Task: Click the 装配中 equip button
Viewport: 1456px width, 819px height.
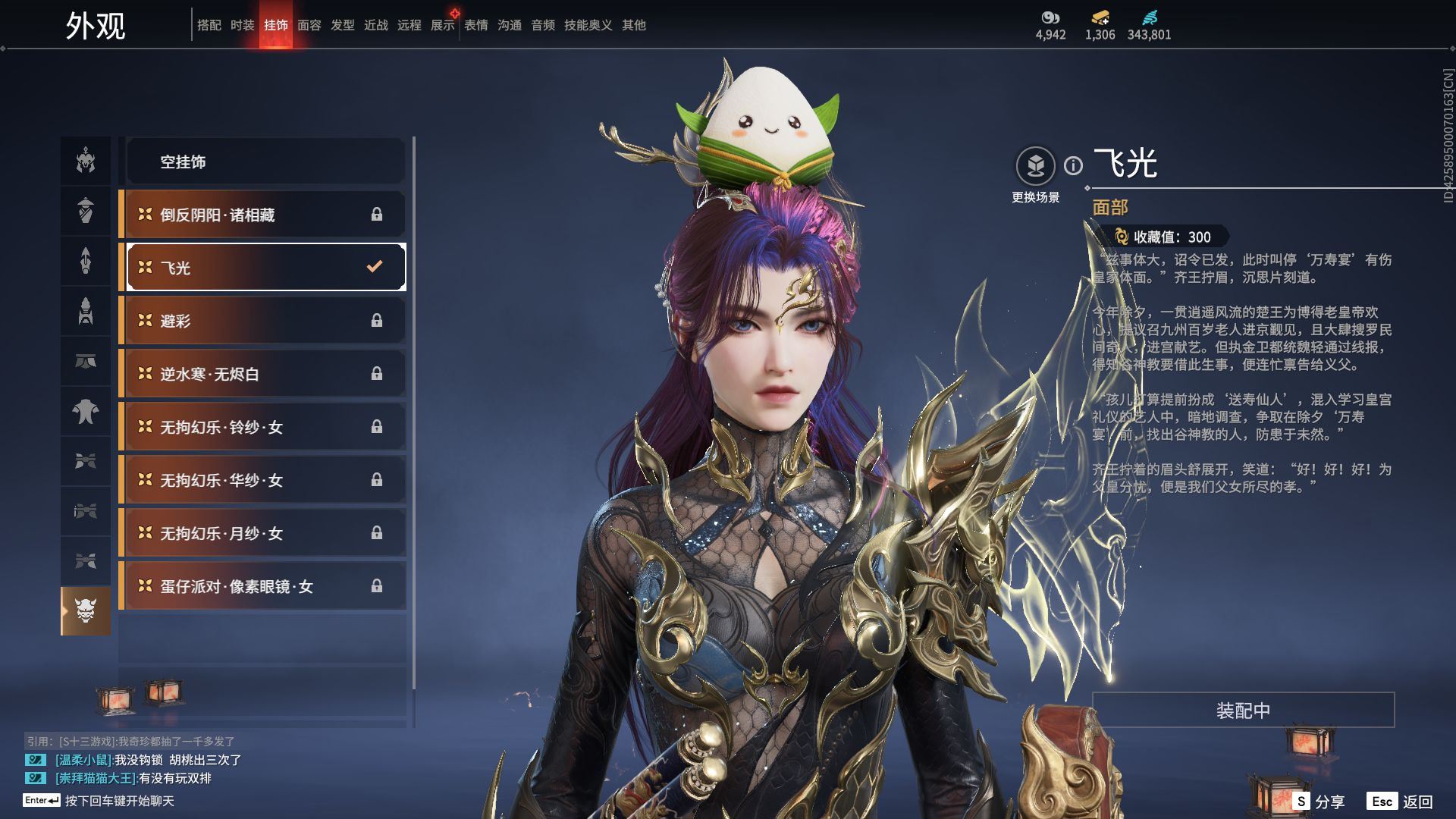Action: pos(1243,710)
